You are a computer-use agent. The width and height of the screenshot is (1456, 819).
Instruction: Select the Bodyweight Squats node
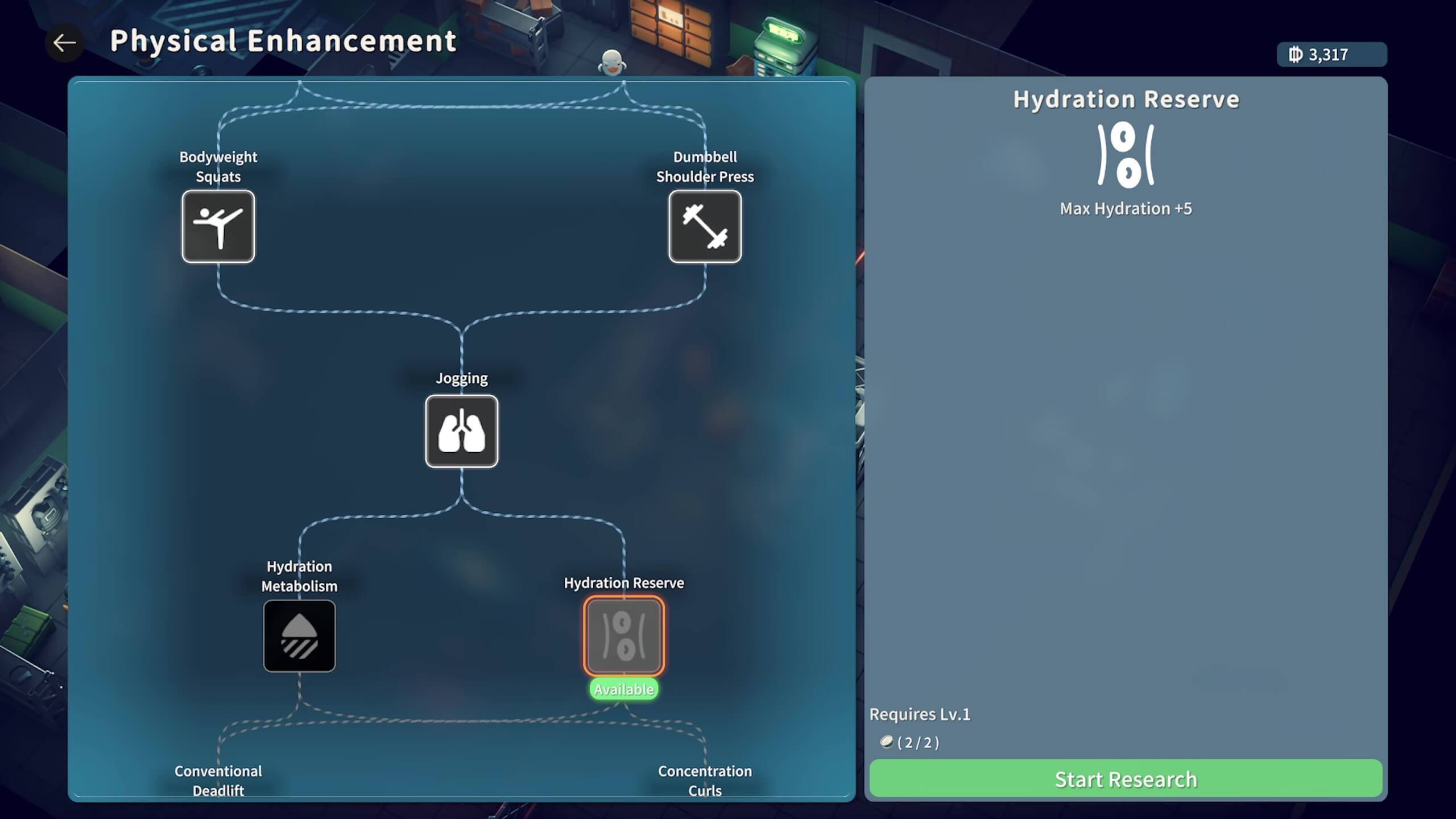(x=218, y=226)
